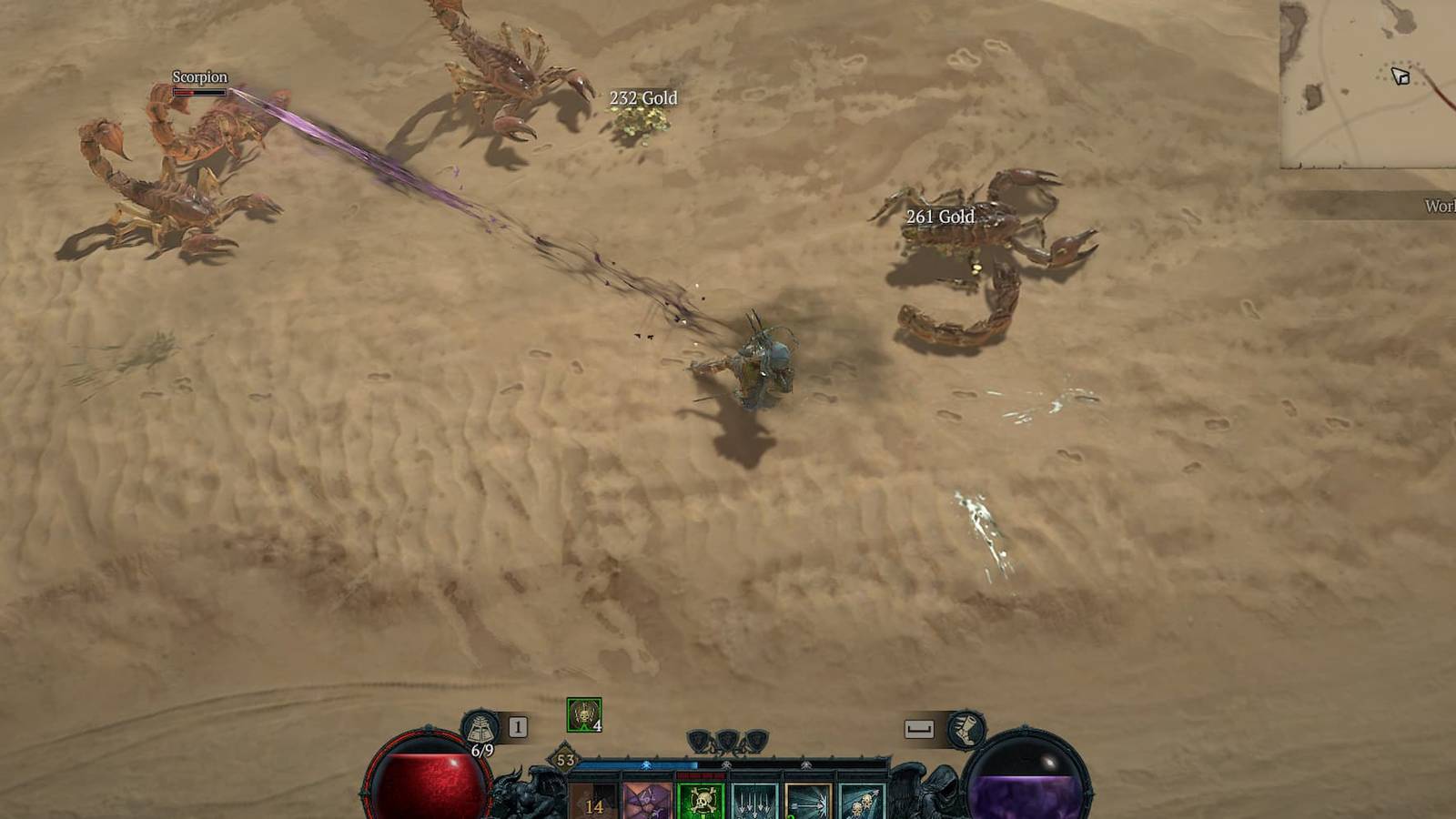Click the middle shield emblem above the skill bar

click(x=726, y=739)
